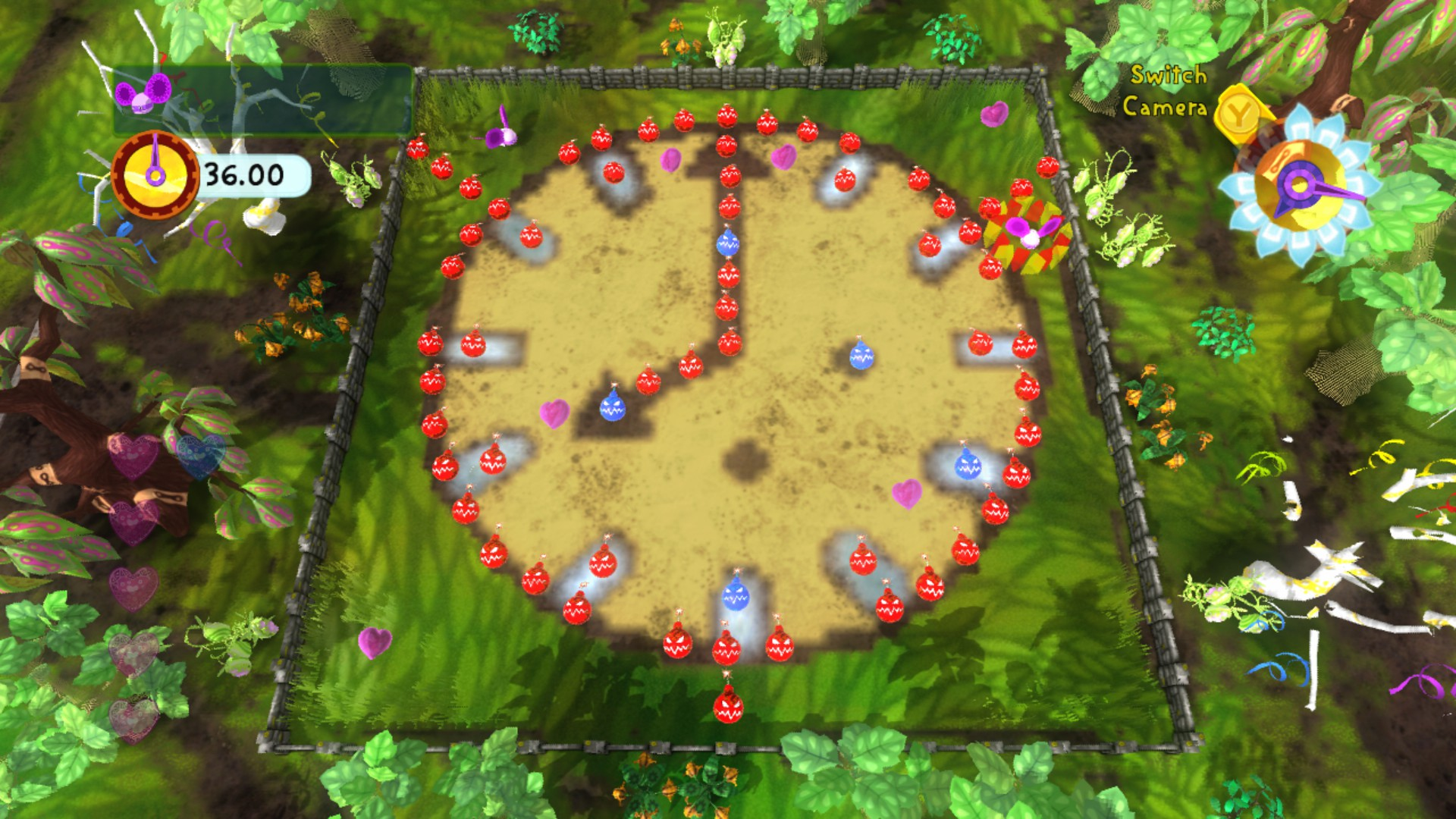The width and height of the screenshot is (1456, 819).
Task: Click the Switch Camera label
Action: [x=1166, y=91]
